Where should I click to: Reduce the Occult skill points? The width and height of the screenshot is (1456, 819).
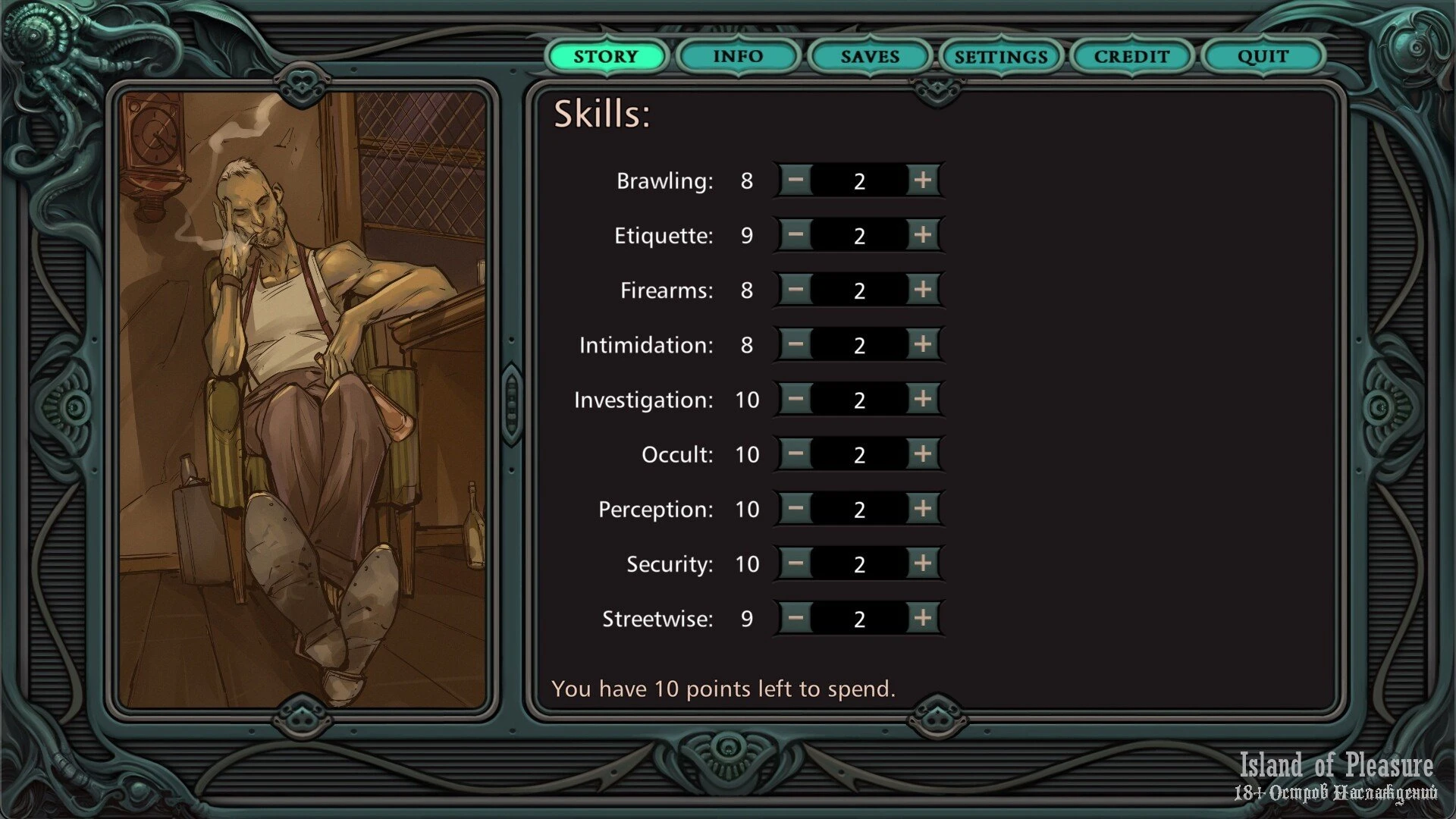click(x=795, y=453)
